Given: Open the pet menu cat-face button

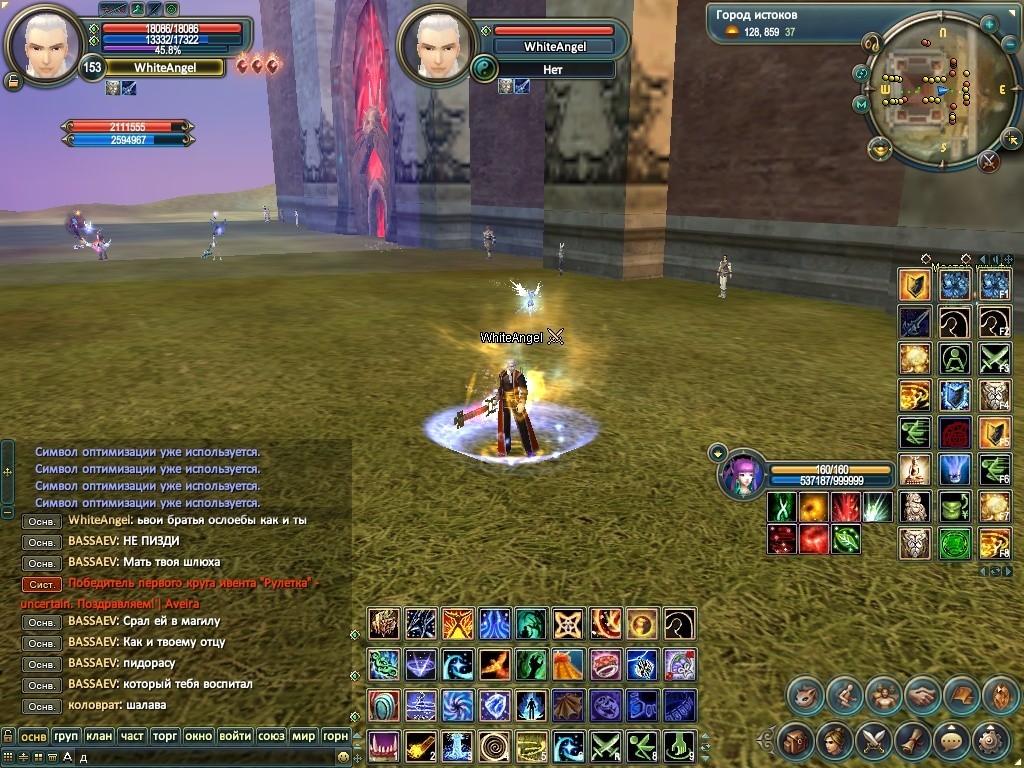Looking at the screenshot, I should click(x=805, y=695).
